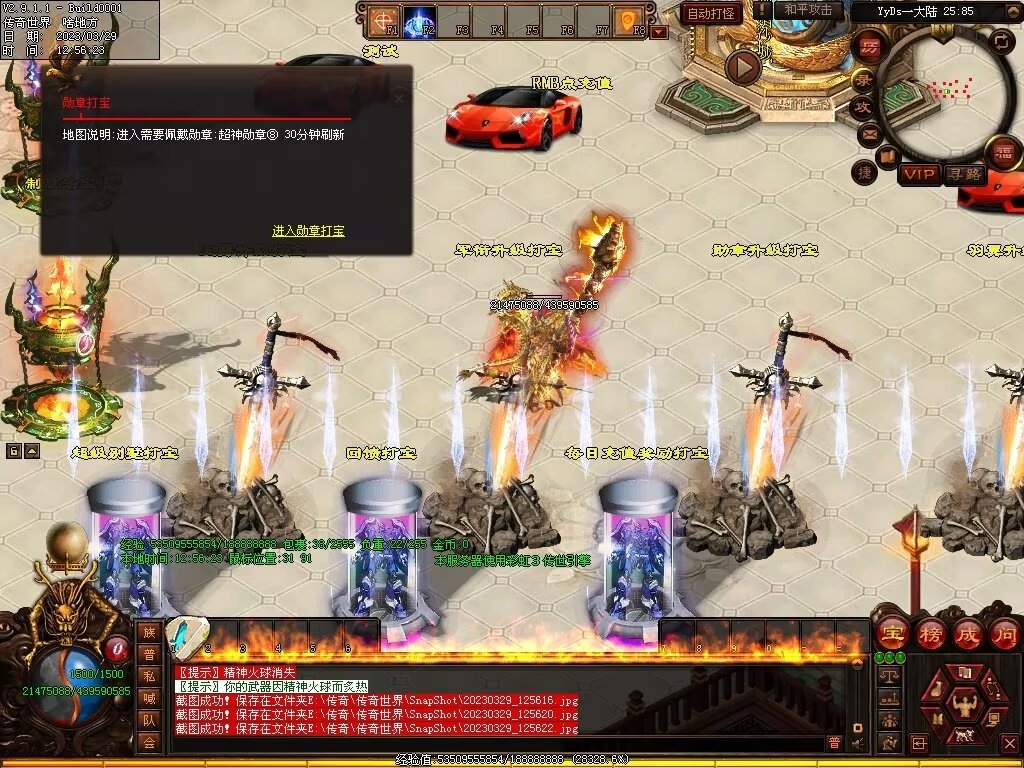The image size is (1024, 768).
Task: Click the minimap refresh arrows icon
Action: coord(1001,41)
